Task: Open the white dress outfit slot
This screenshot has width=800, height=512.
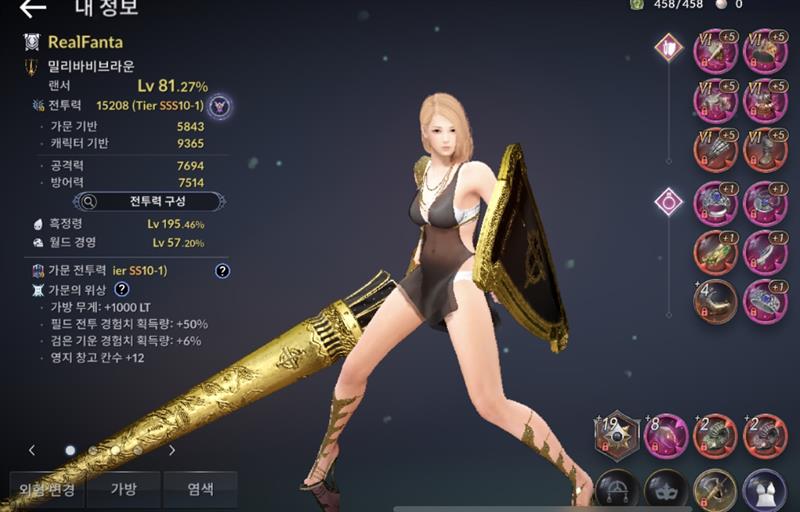Action: [765, 490]
